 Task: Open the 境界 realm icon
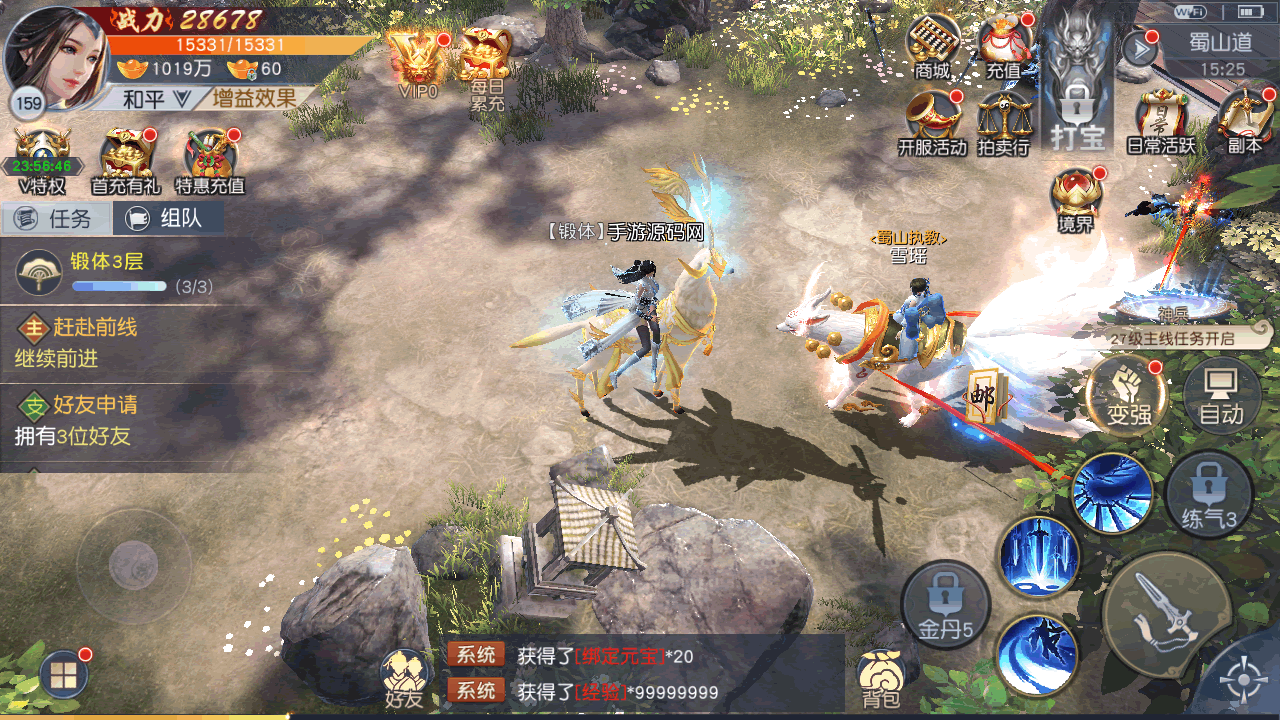pos(1076,200)
